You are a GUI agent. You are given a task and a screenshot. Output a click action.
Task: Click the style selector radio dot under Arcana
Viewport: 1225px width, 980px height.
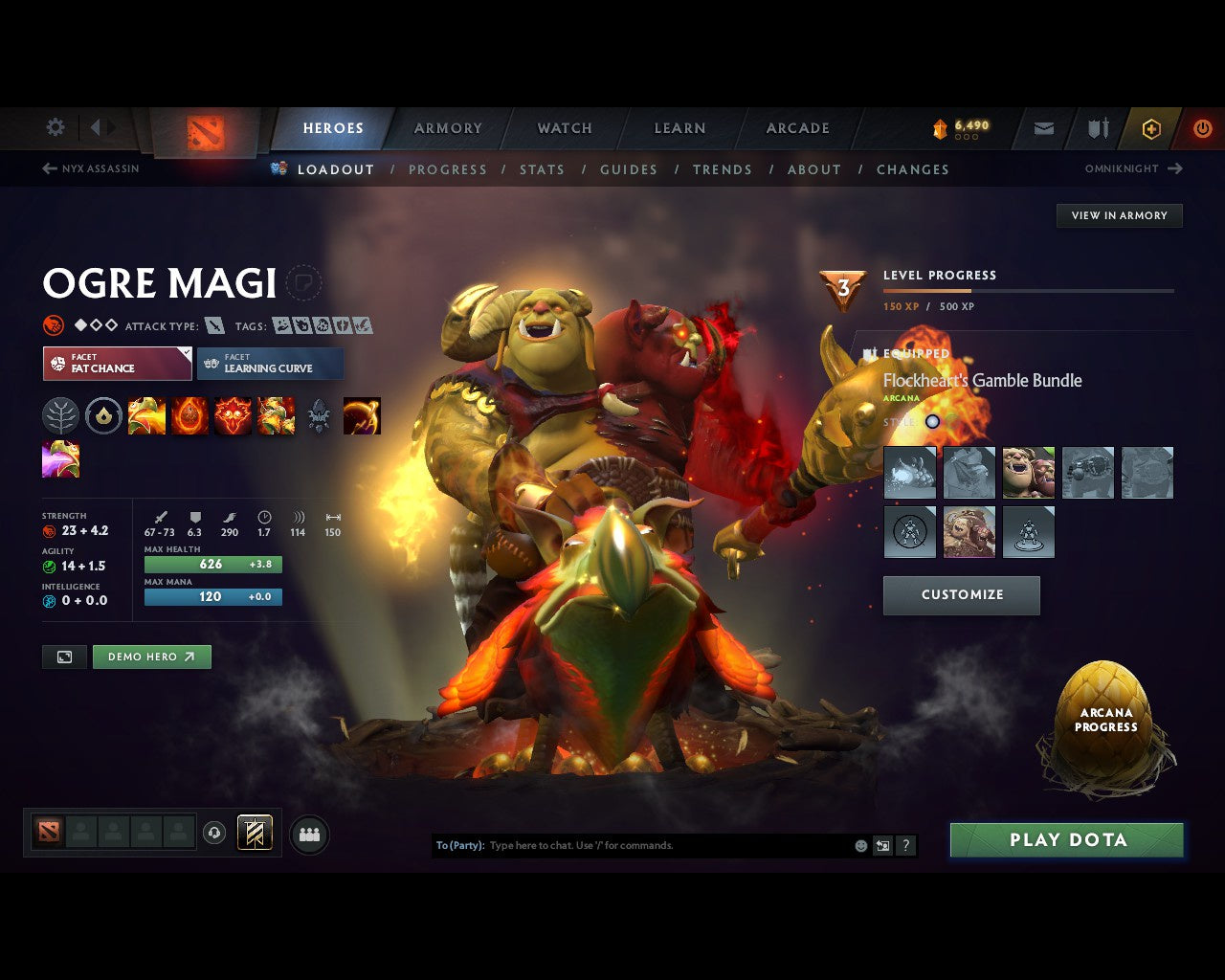(933, 421)
